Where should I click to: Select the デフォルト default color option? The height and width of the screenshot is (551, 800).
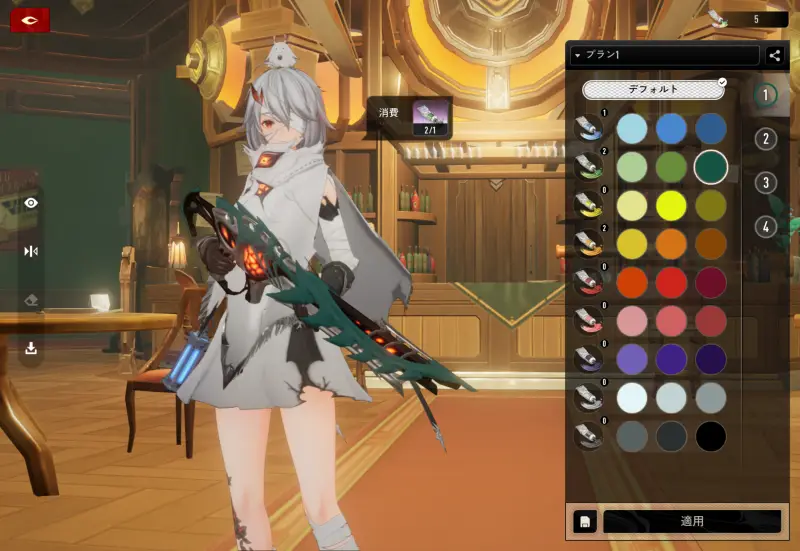tap(653, 89)
